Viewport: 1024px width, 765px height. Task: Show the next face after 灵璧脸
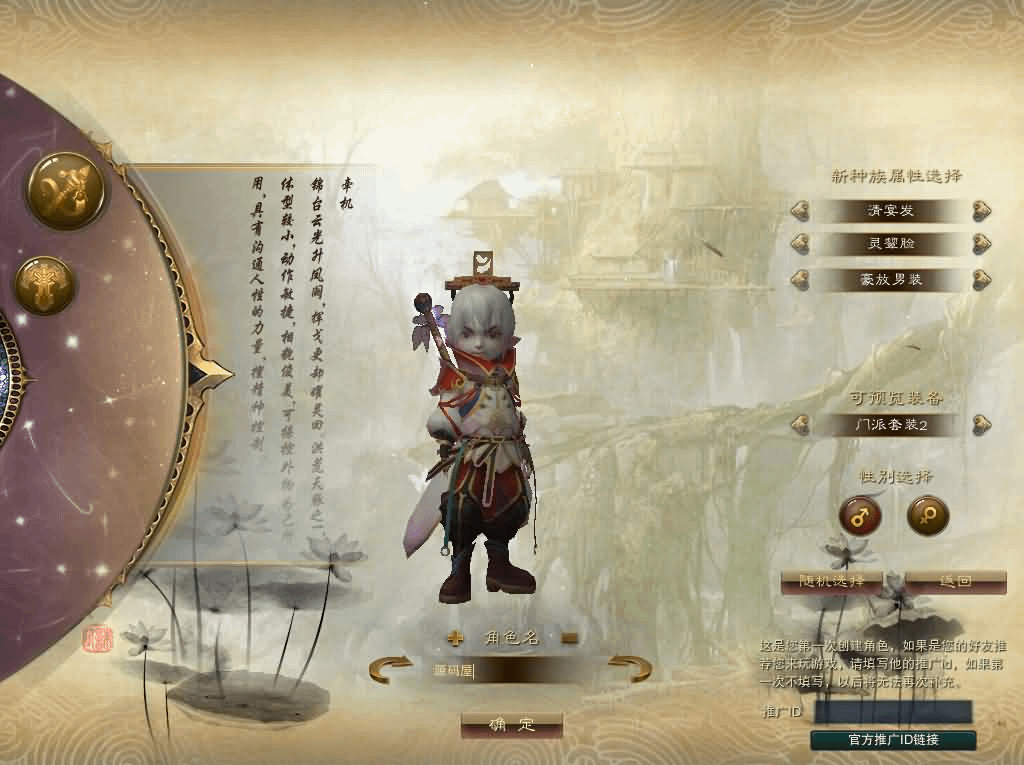pos(982,244)
